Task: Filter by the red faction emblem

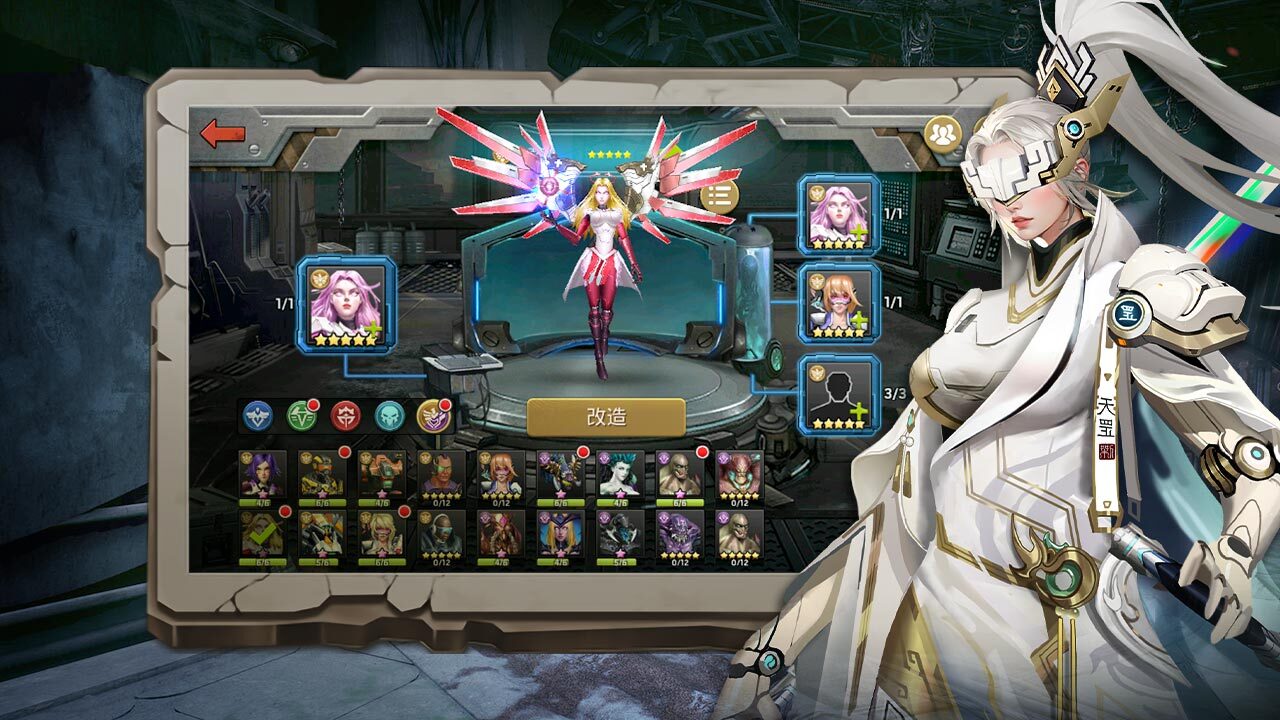Action: tap(345, 416)
